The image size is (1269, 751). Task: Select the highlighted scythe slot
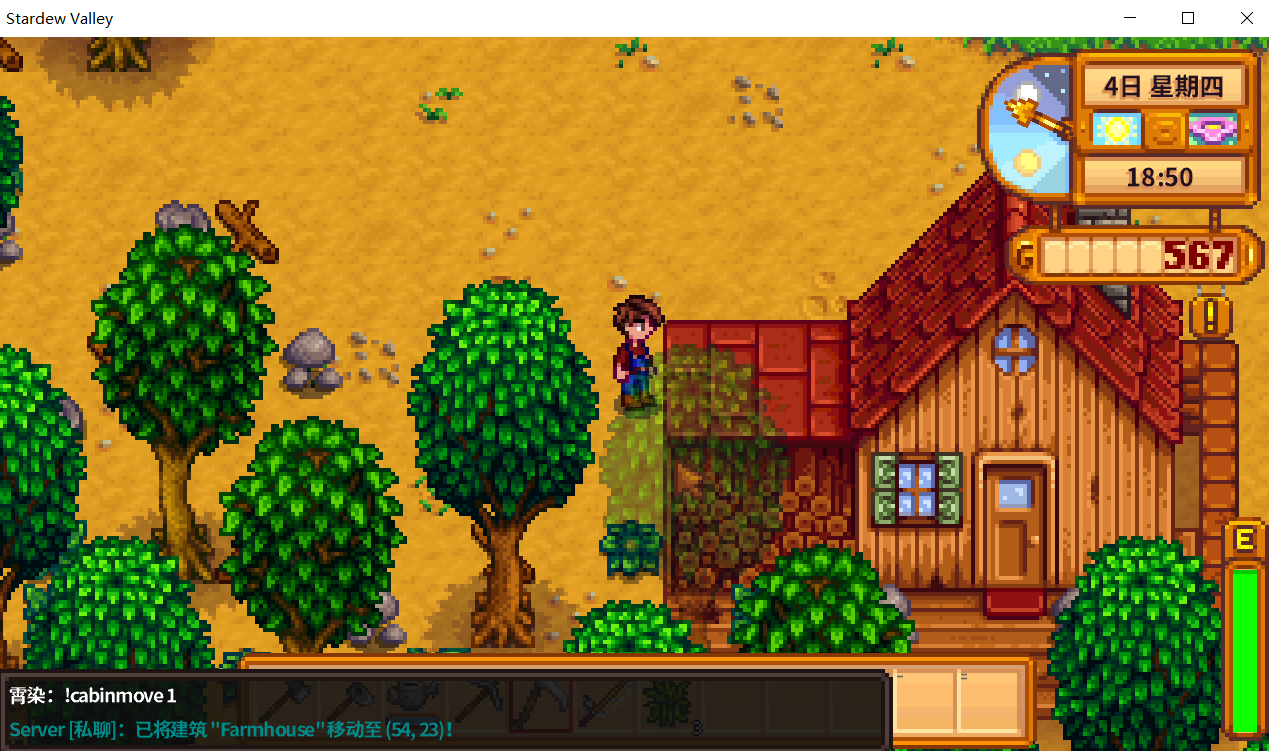coord(541,702)
